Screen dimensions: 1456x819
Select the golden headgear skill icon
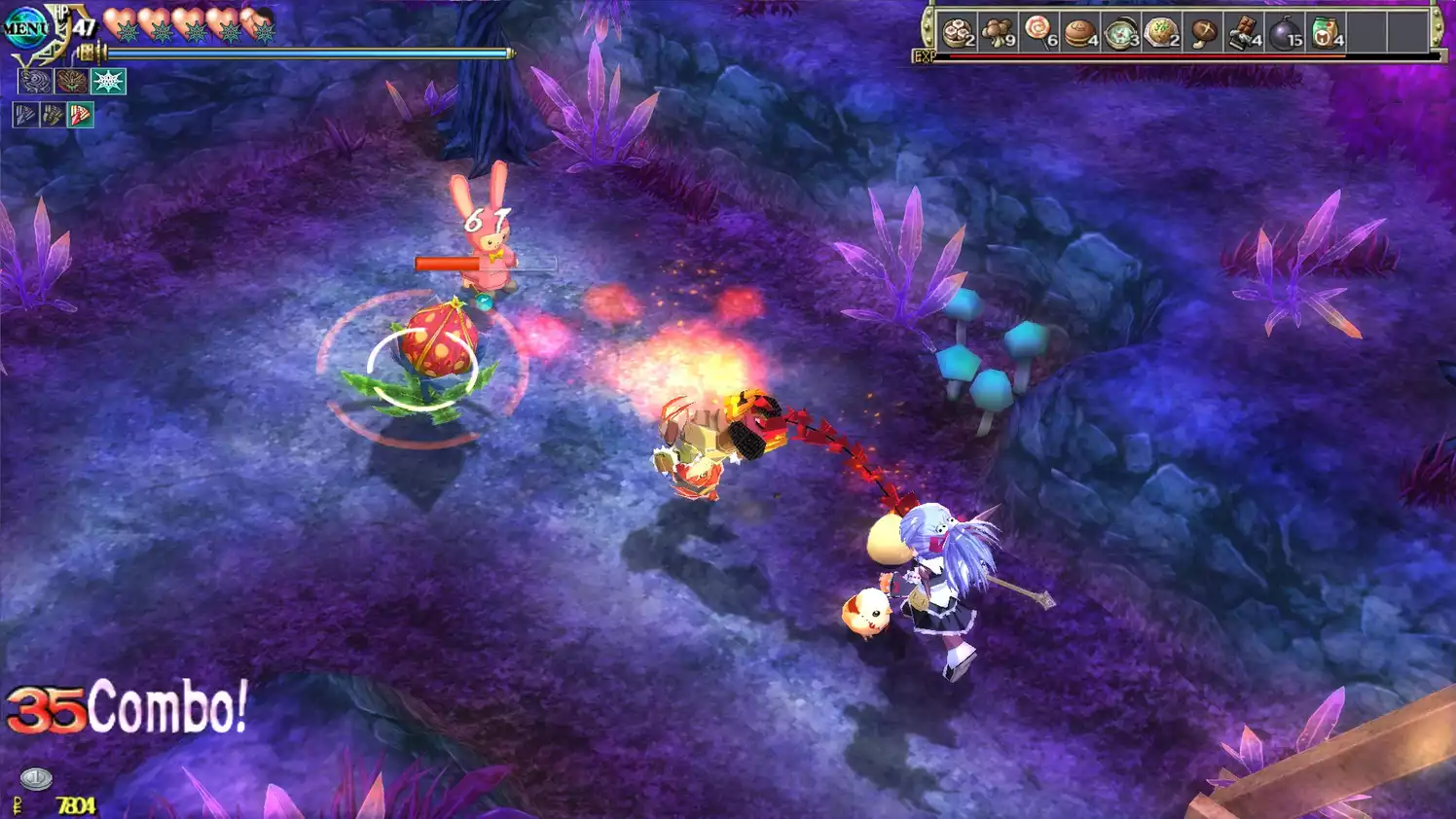click(x=70, y=82)
